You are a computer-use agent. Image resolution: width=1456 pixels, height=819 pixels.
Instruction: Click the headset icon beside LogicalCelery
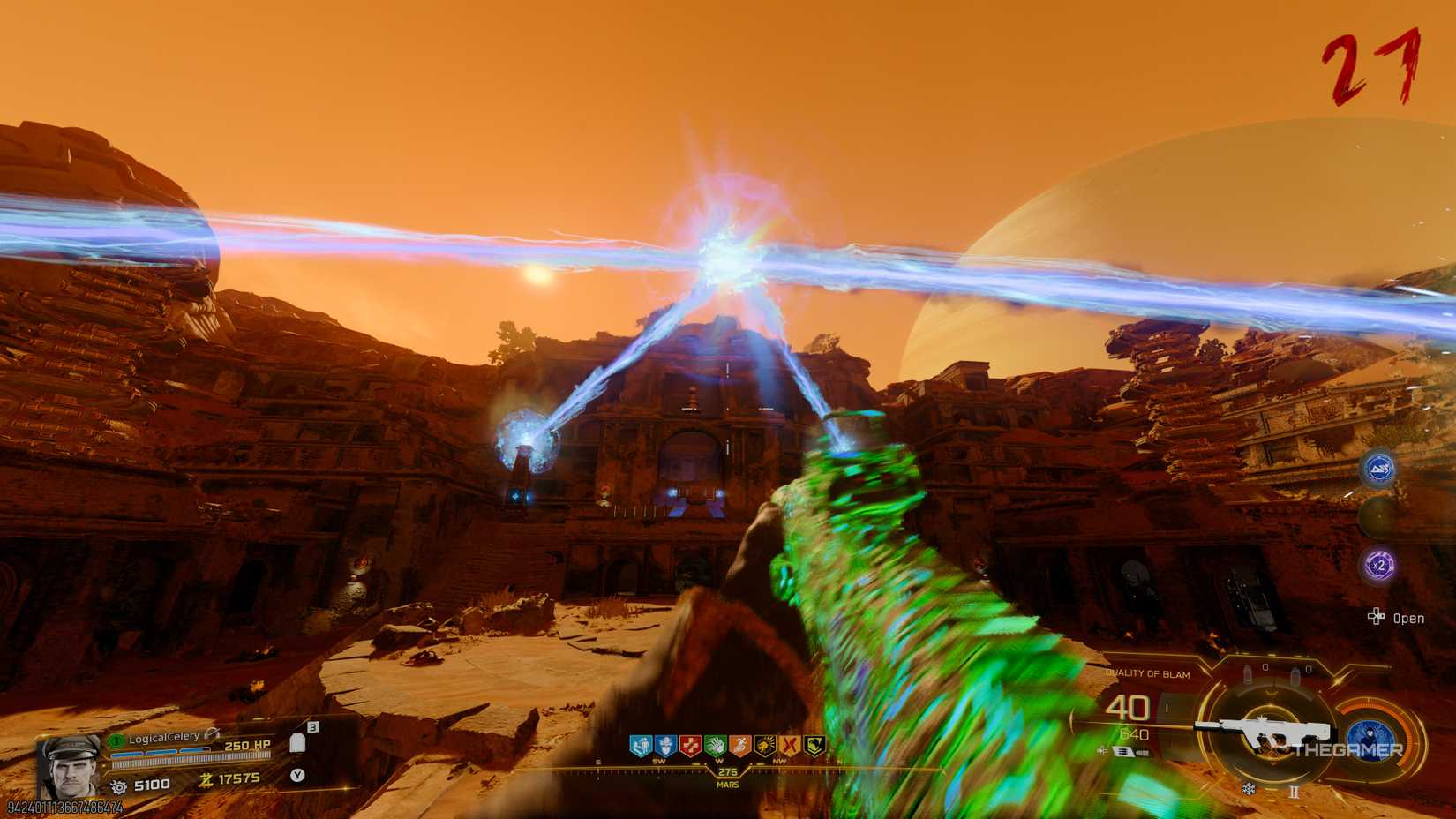212,733
